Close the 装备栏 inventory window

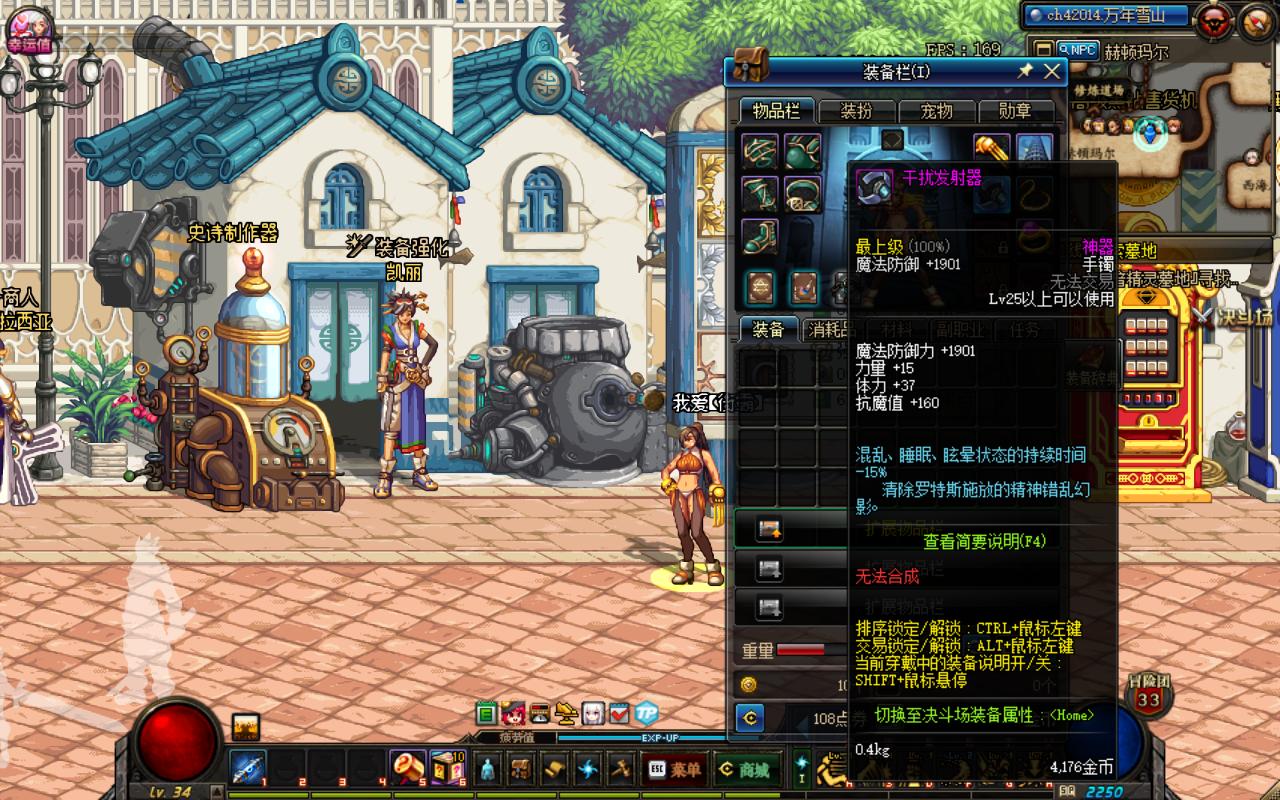tap(1052, 71)
